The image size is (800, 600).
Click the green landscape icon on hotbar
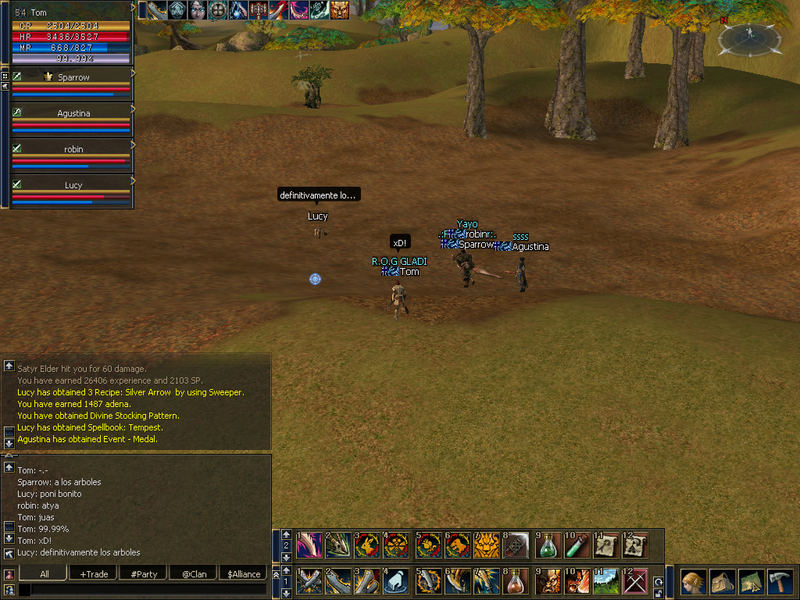coord(606,581)
